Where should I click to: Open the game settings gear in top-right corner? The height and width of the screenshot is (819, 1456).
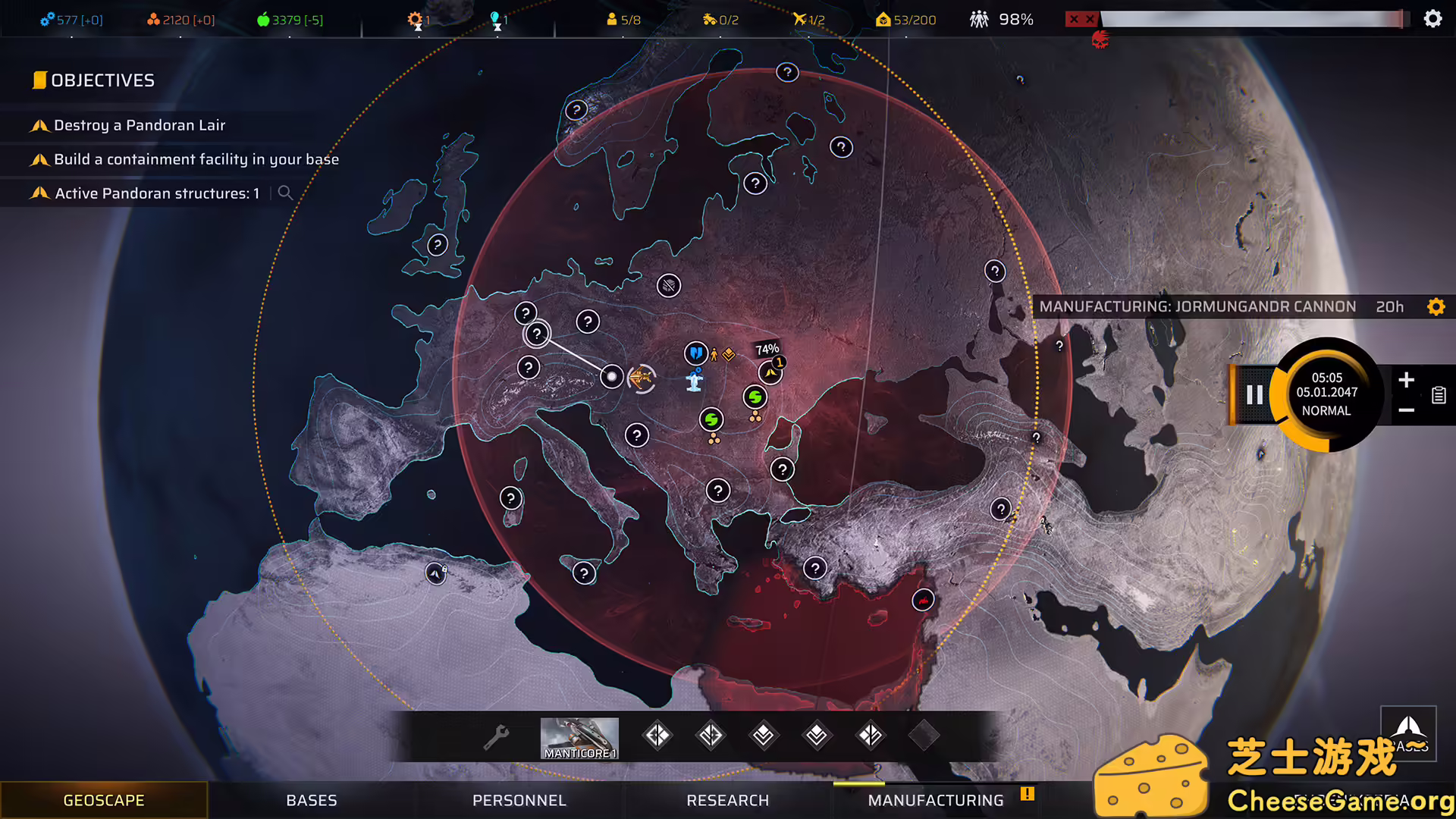click(x=1432, y=18)
